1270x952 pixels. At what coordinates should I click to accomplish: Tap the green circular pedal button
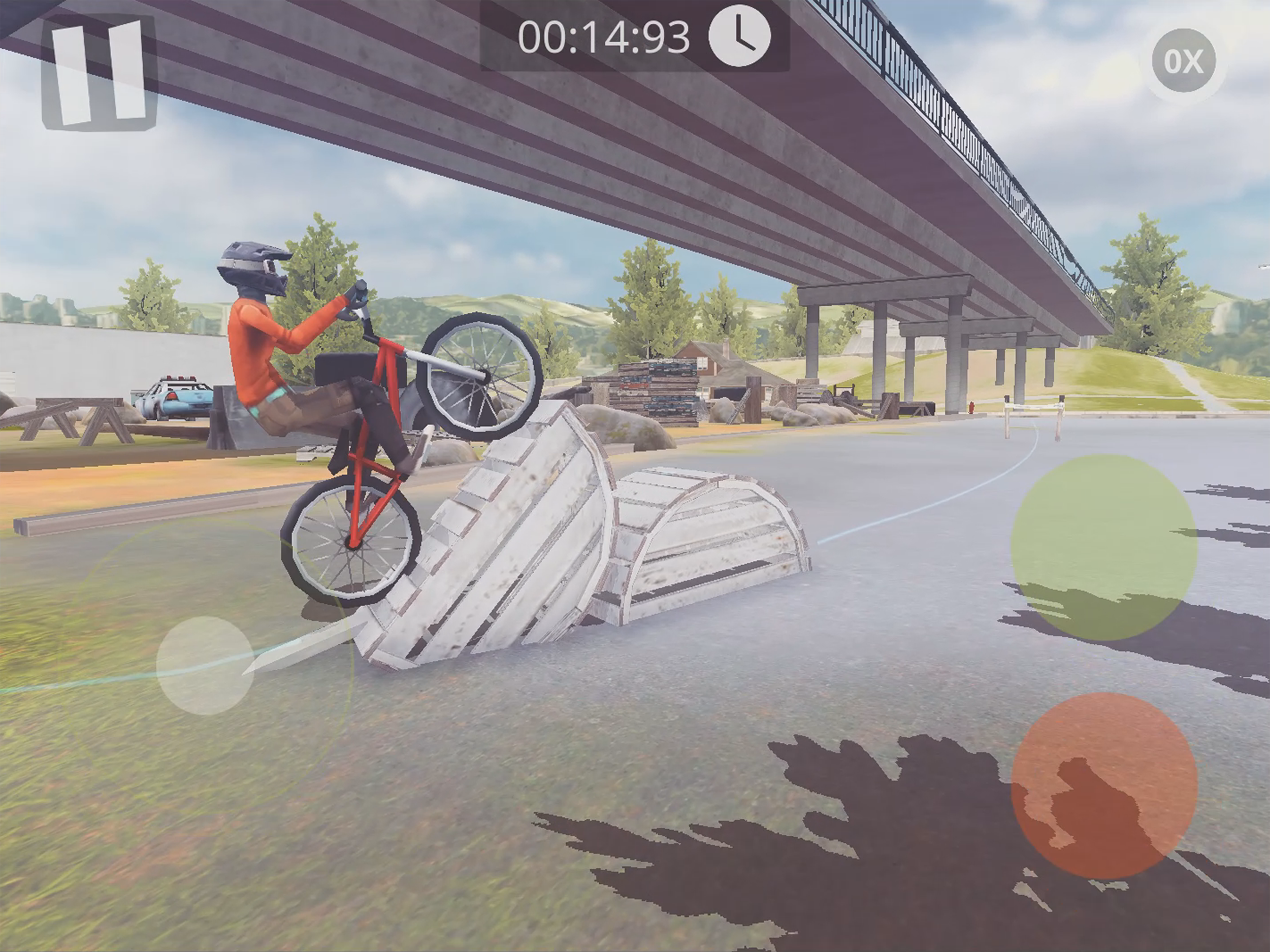point(1104,547)
